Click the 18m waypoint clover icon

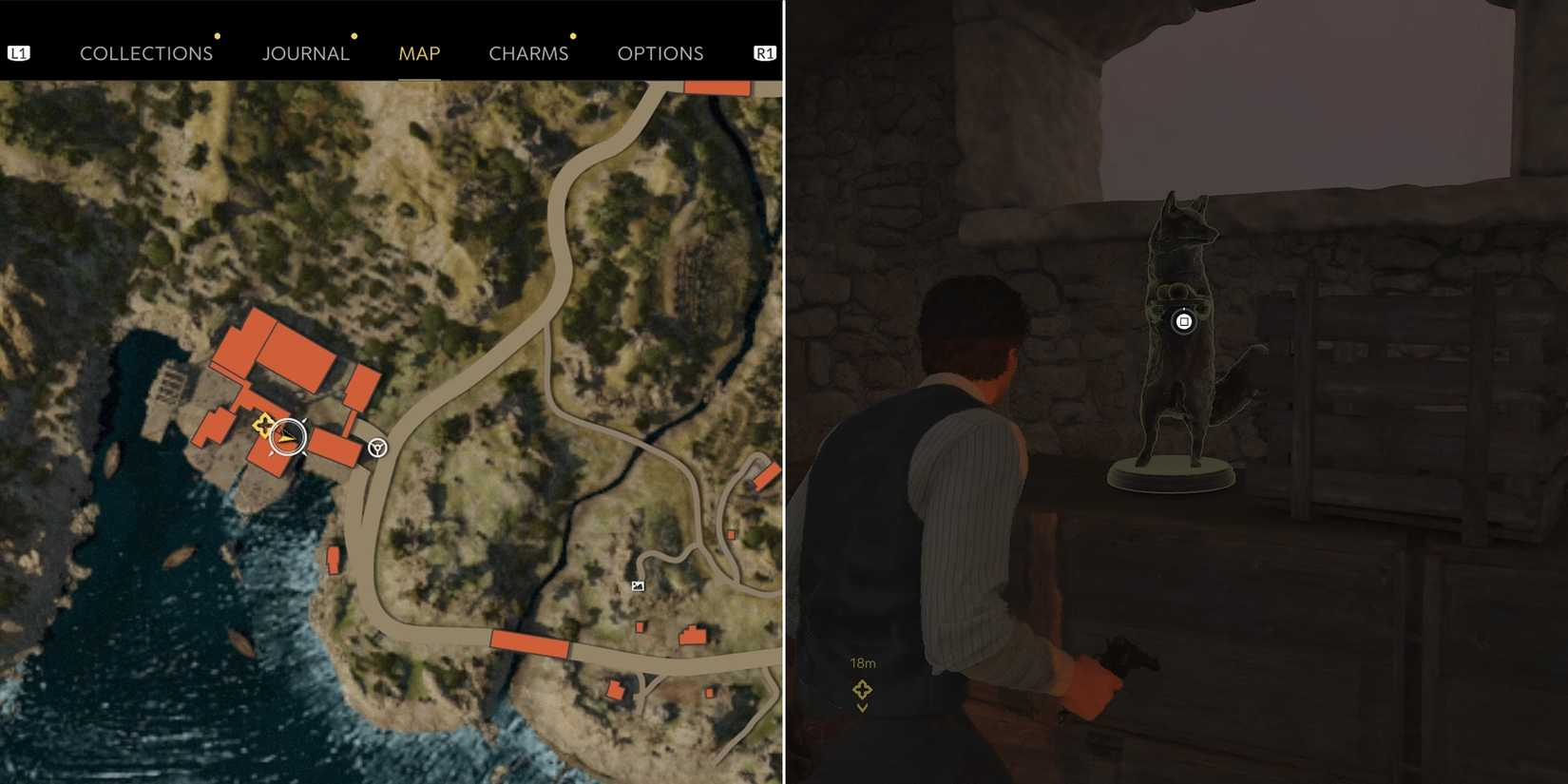pos(863,688)
